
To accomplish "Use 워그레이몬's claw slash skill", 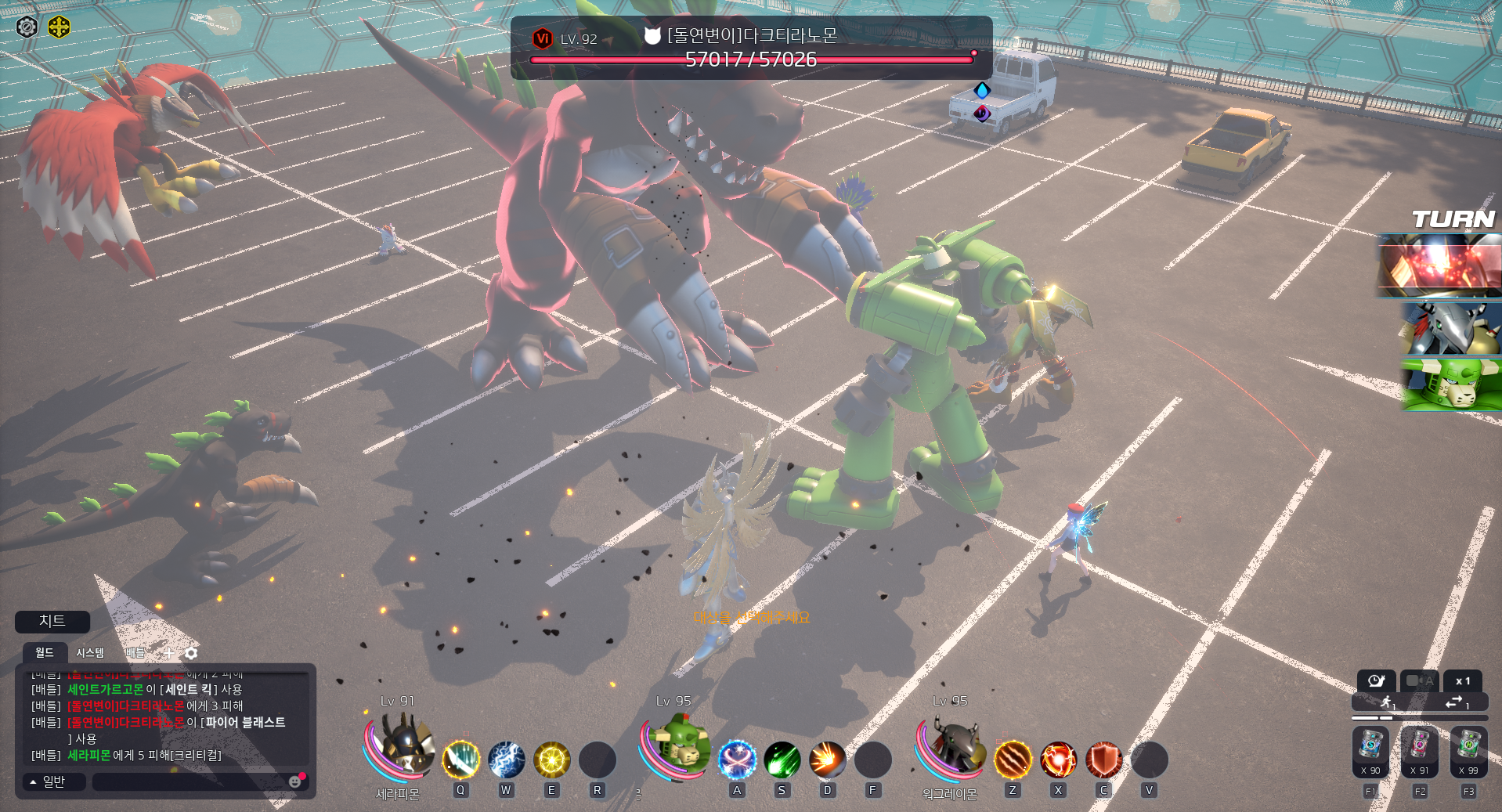I will coord(1013,760).
